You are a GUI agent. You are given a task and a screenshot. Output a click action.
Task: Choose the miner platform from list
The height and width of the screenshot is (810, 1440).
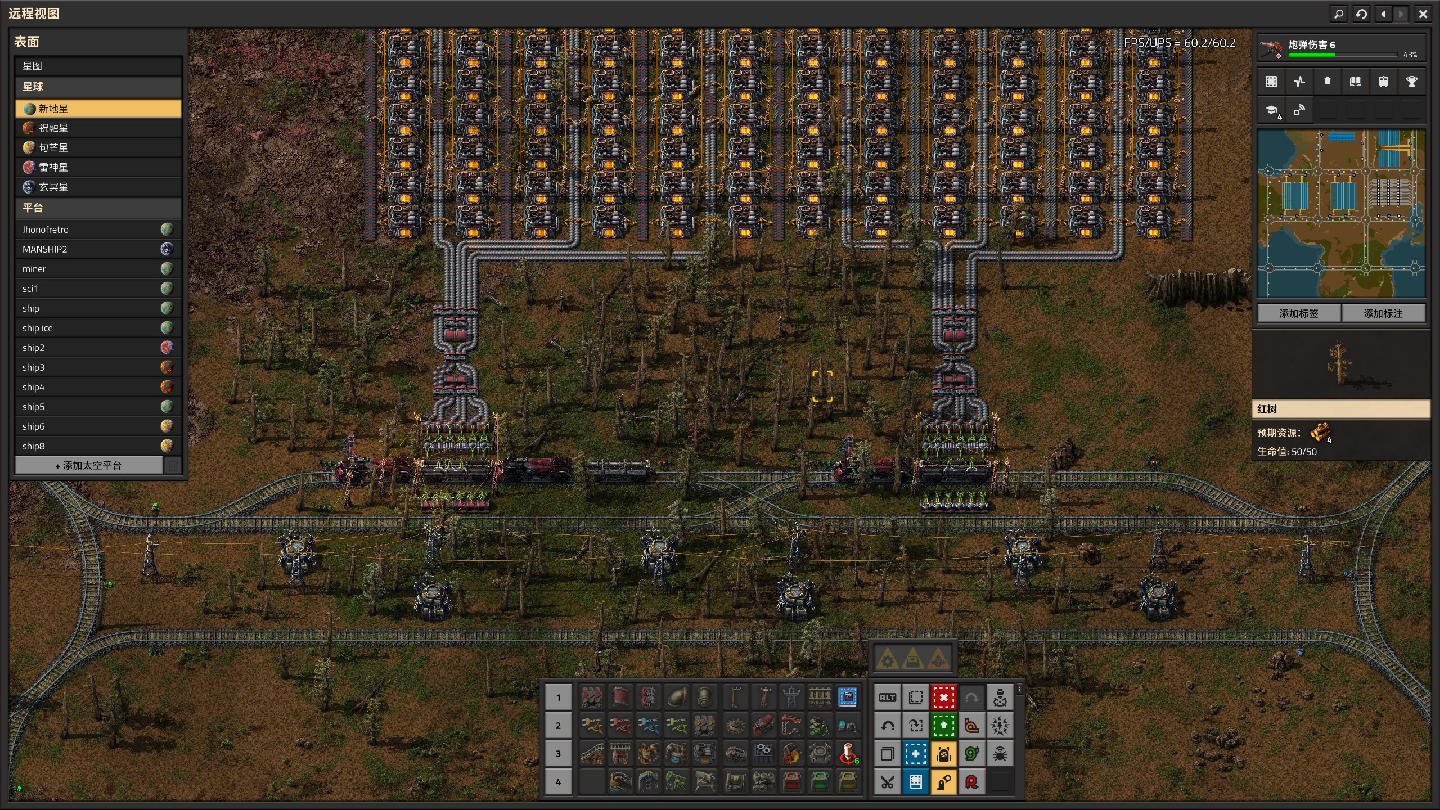tap(98, 269)
